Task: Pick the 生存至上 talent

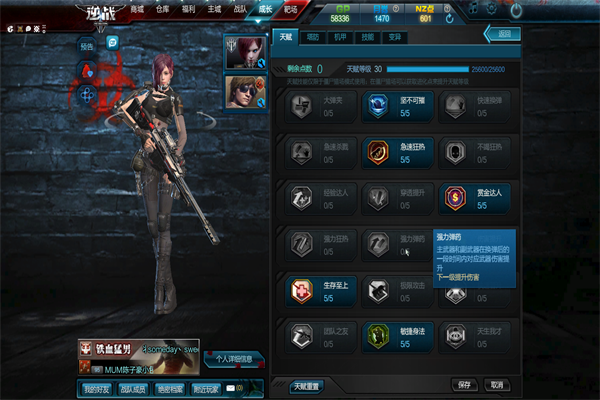Action: click(302, 290)
